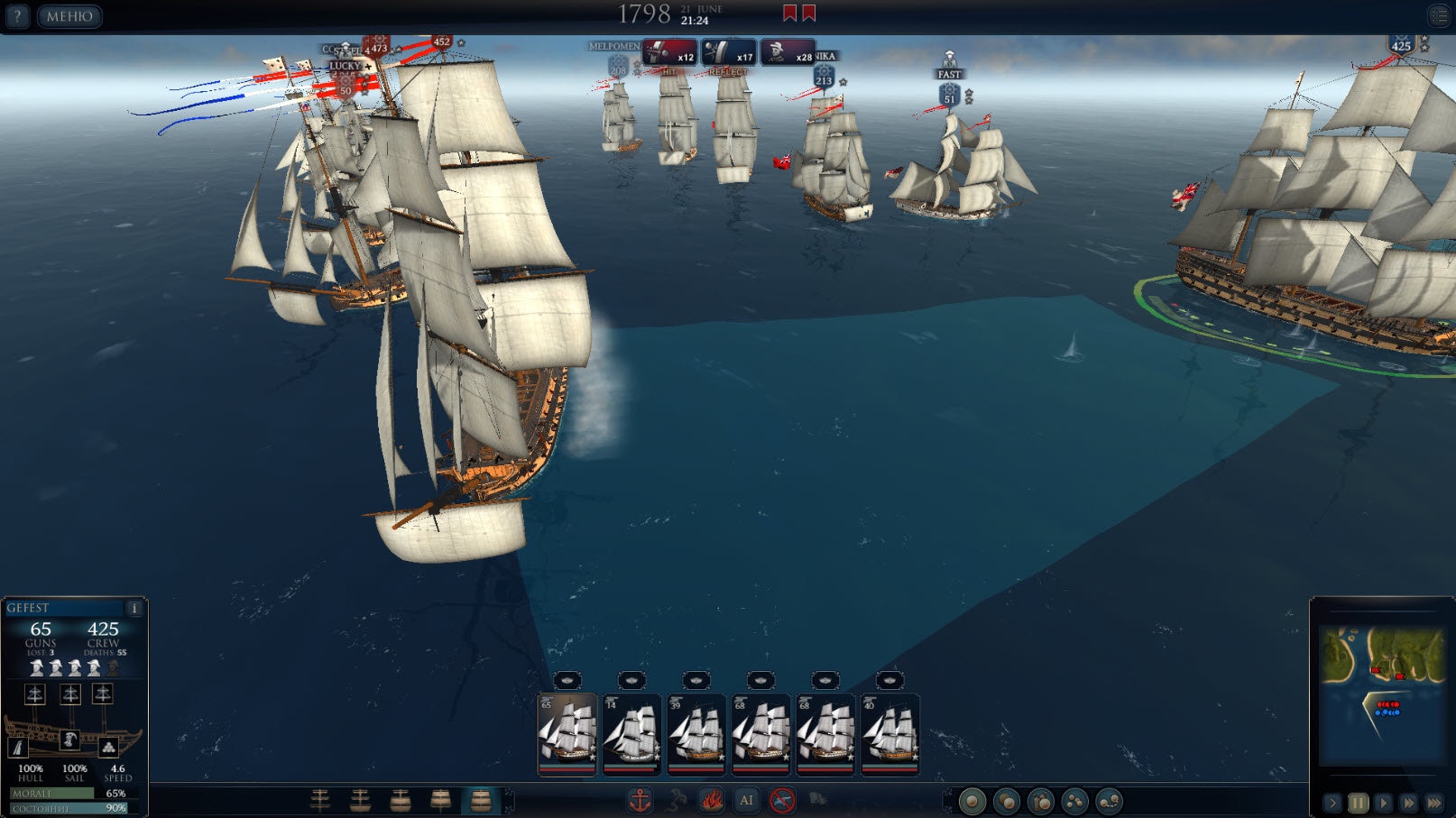Toggle the crossed-out cannon hold-fire icon
1456x818 pixels.
click(782, 800)
